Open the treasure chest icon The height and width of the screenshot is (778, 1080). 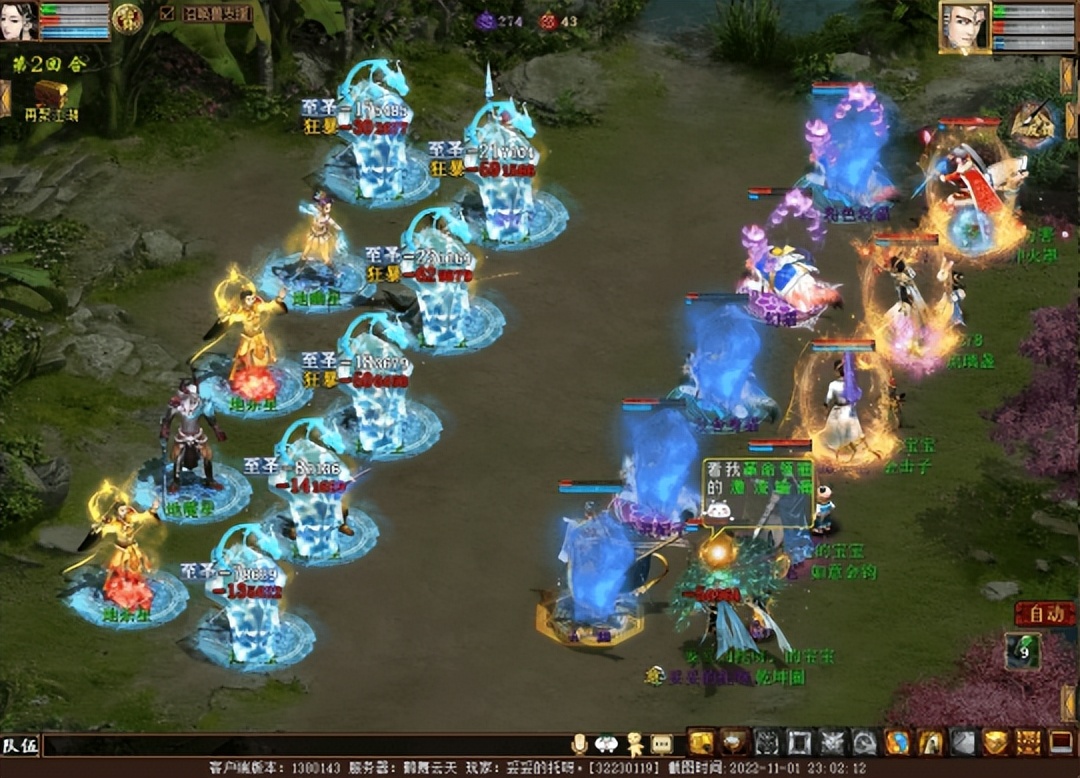pyautogui.click(x=50, y=95)
